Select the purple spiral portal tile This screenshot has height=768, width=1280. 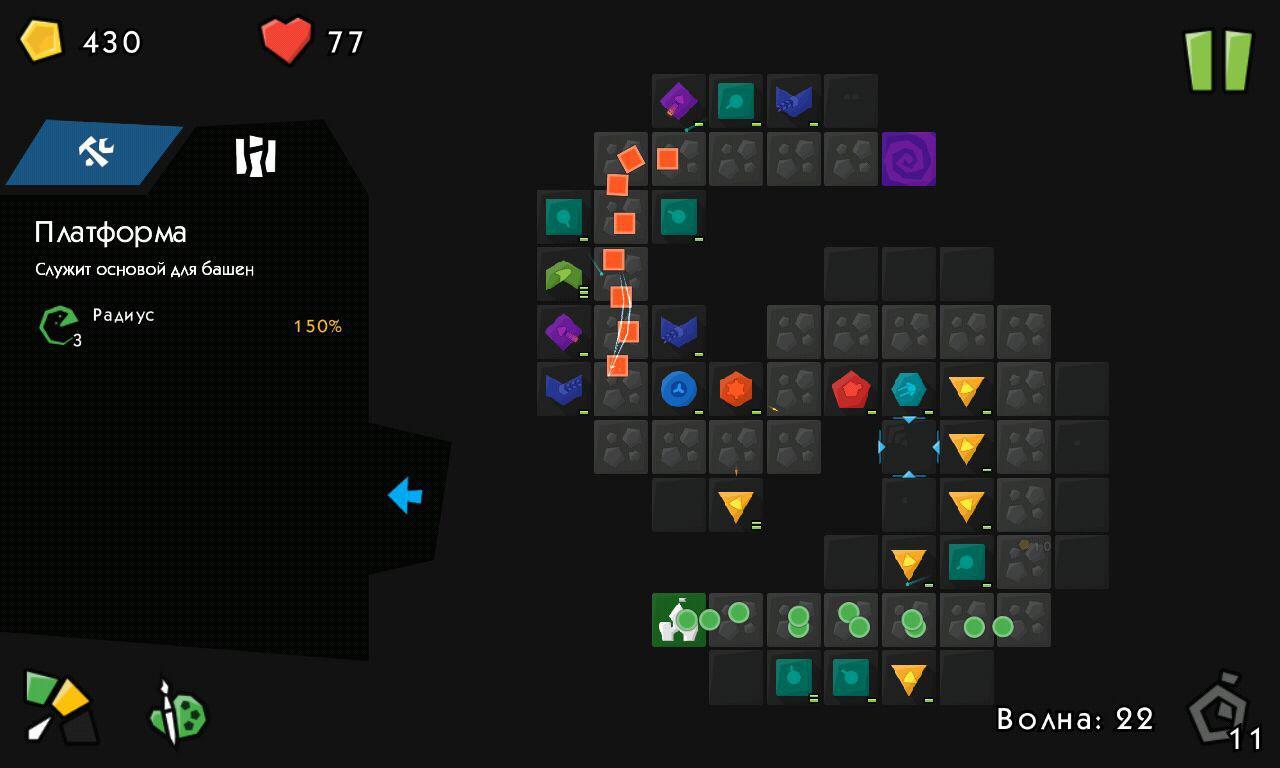tap(908, 159)
